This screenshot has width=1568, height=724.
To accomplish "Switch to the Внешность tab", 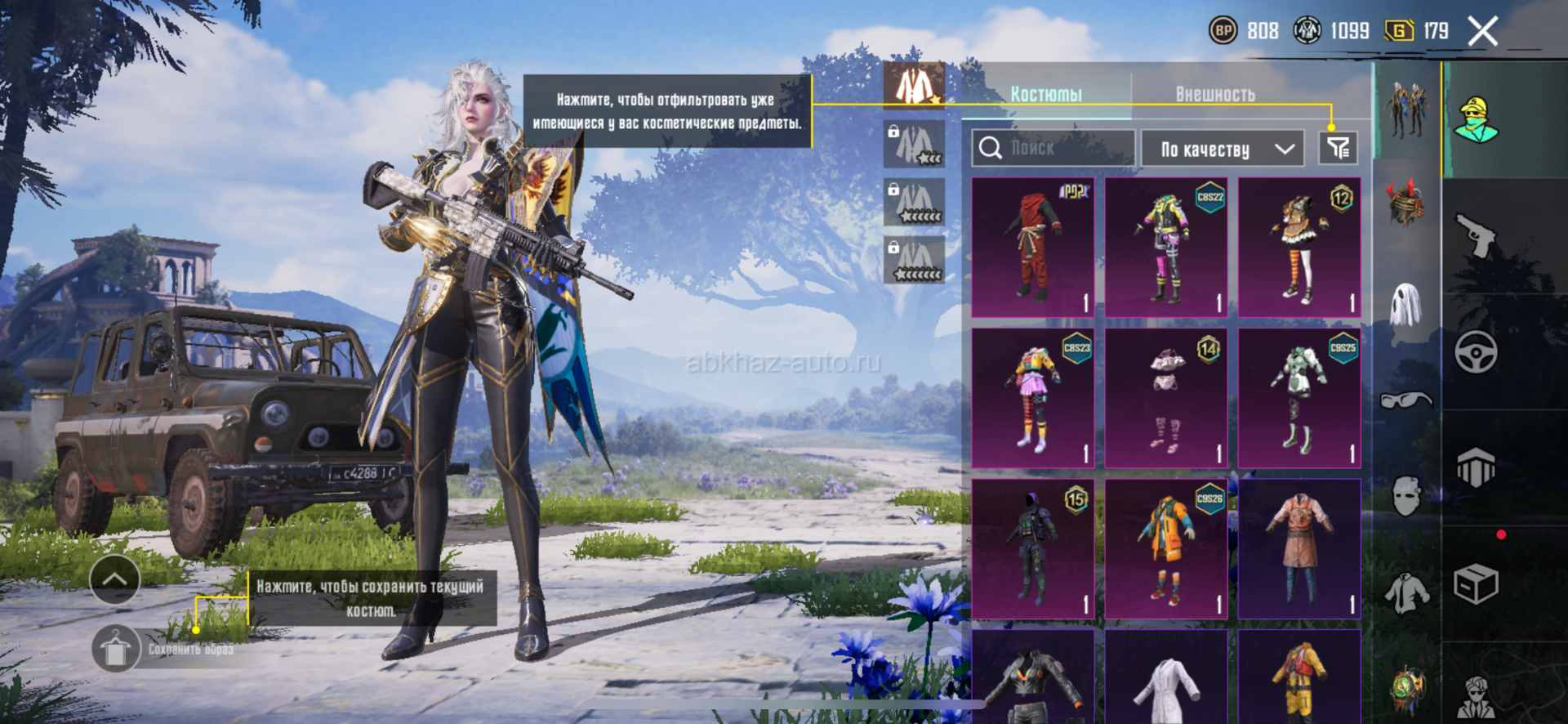I will 1215,95.
